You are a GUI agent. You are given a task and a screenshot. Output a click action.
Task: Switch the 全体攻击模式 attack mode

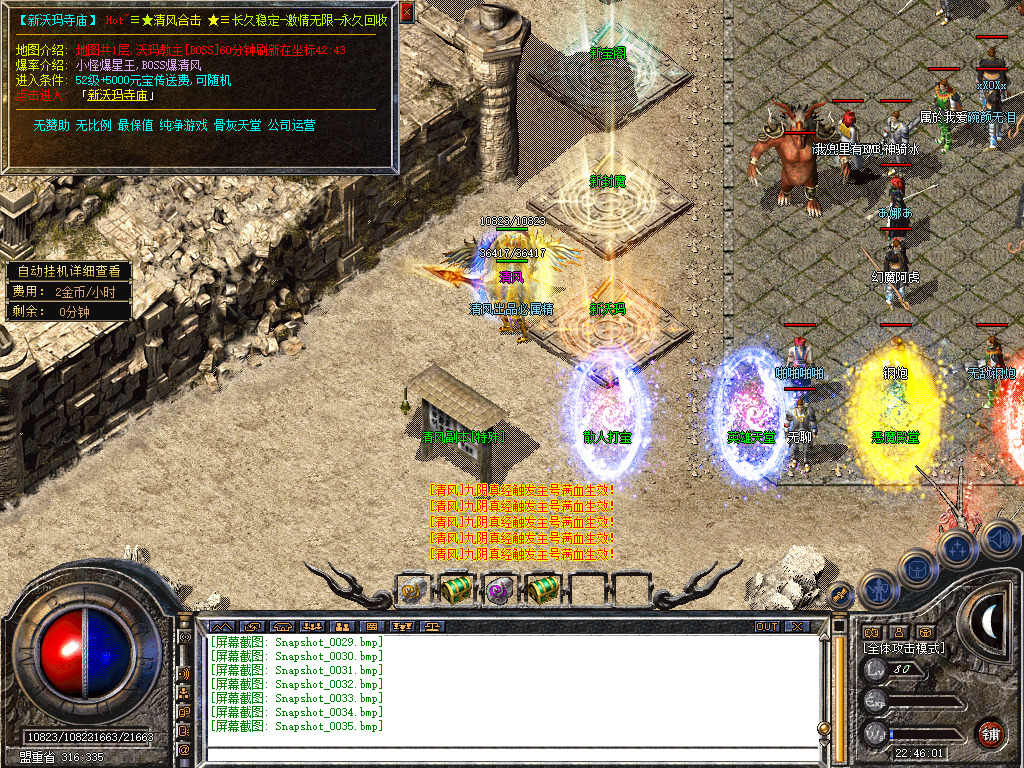[x=904, y=649]
